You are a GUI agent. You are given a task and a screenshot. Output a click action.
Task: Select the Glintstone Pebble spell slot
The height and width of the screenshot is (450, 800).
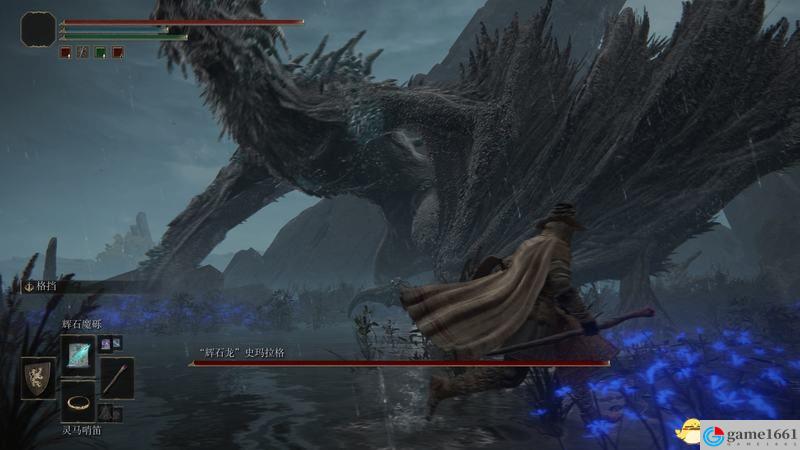point(78,355)
